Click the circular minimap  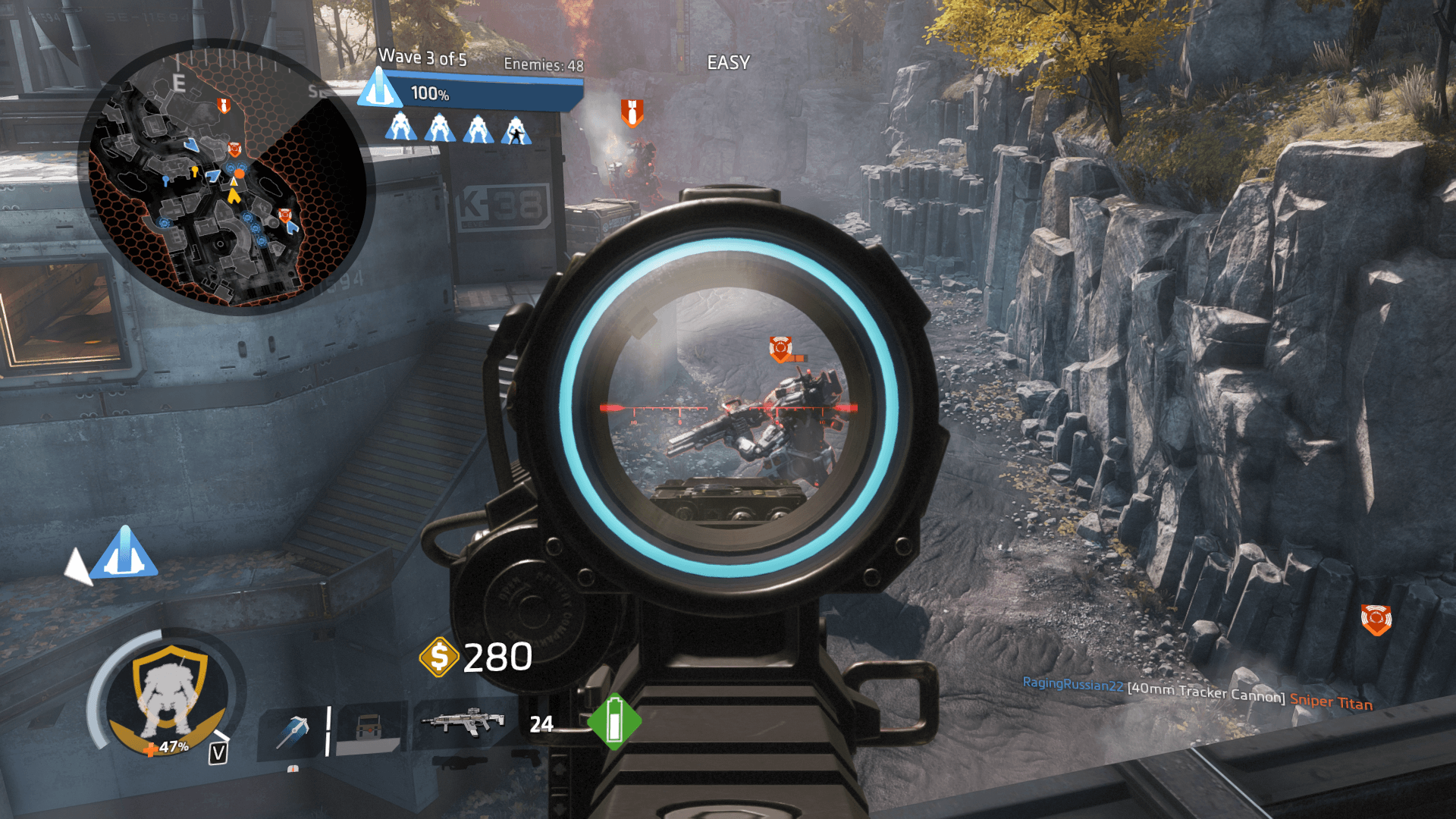point(222,176)
